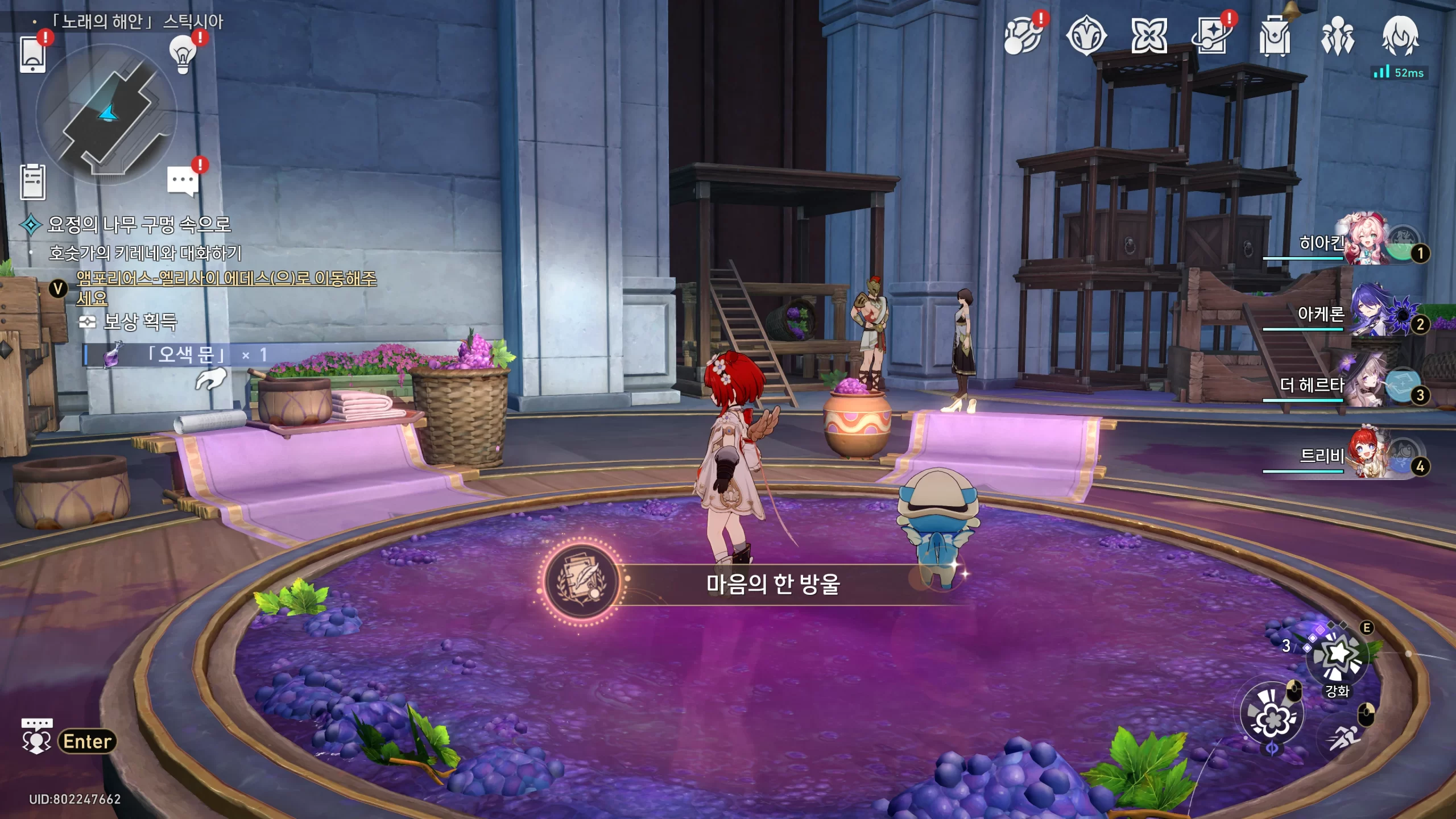This screenshot has width=1456, height=819.
Task: Open the character profile head icon
Action: (x=1400, y=36)
